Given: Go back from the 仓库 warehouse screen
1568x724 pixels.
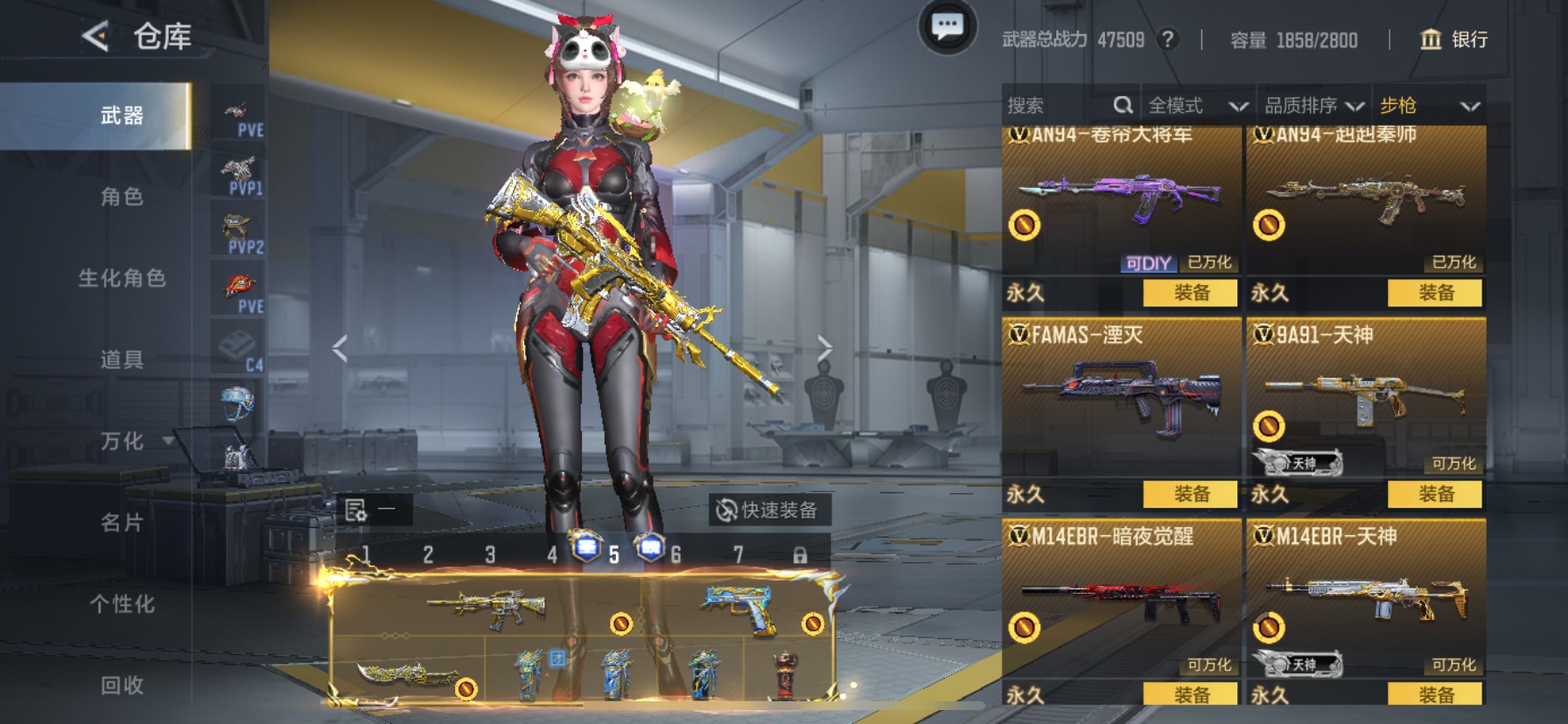Looking at the screenshot, I should pos(94,37).
